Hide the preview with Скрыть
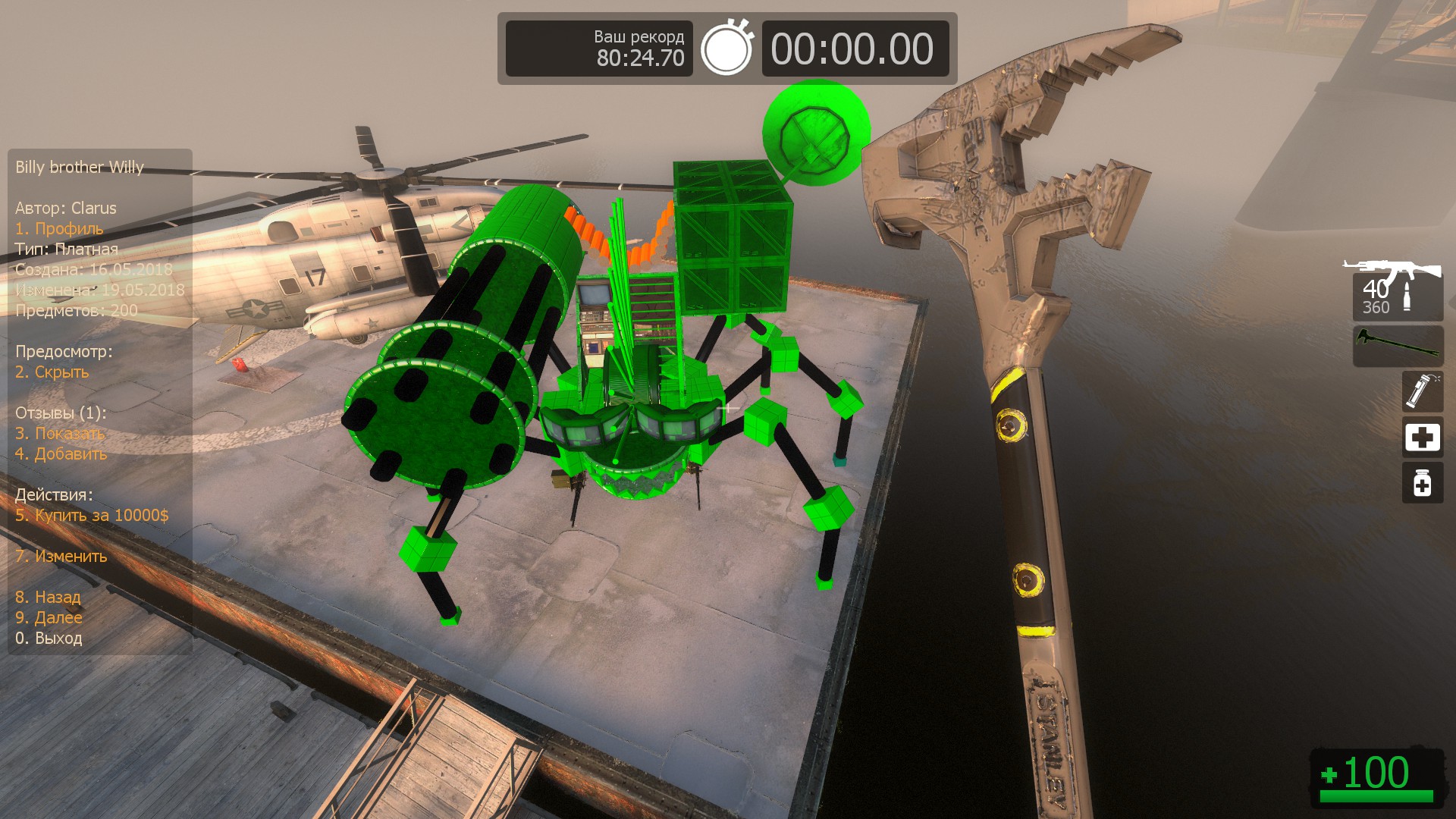 pyautogui.click(x=52, y=372)
